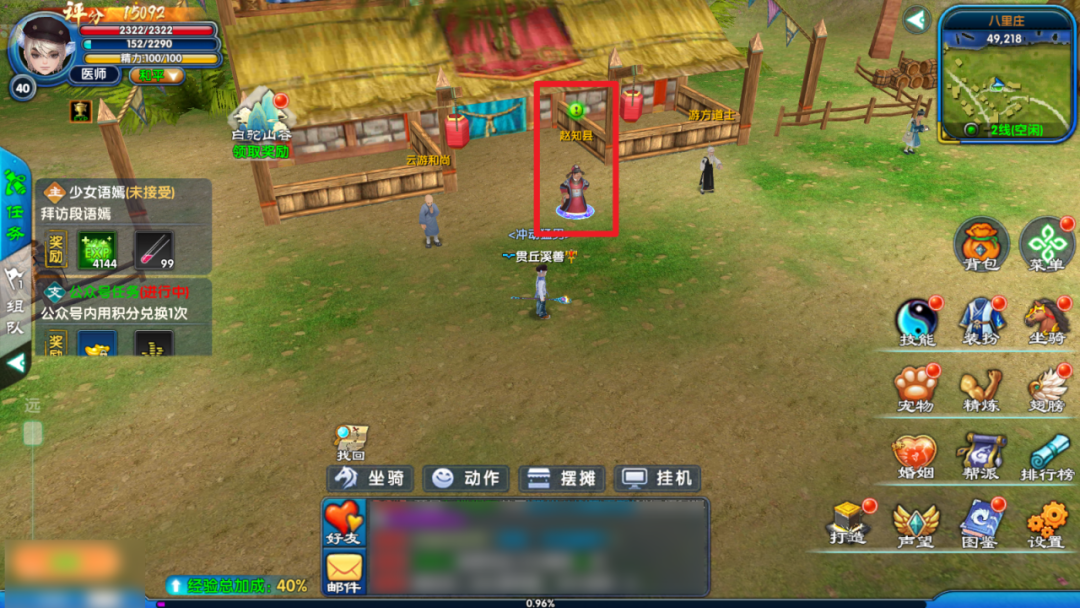Open the 背包 backpack

[981, 245]
